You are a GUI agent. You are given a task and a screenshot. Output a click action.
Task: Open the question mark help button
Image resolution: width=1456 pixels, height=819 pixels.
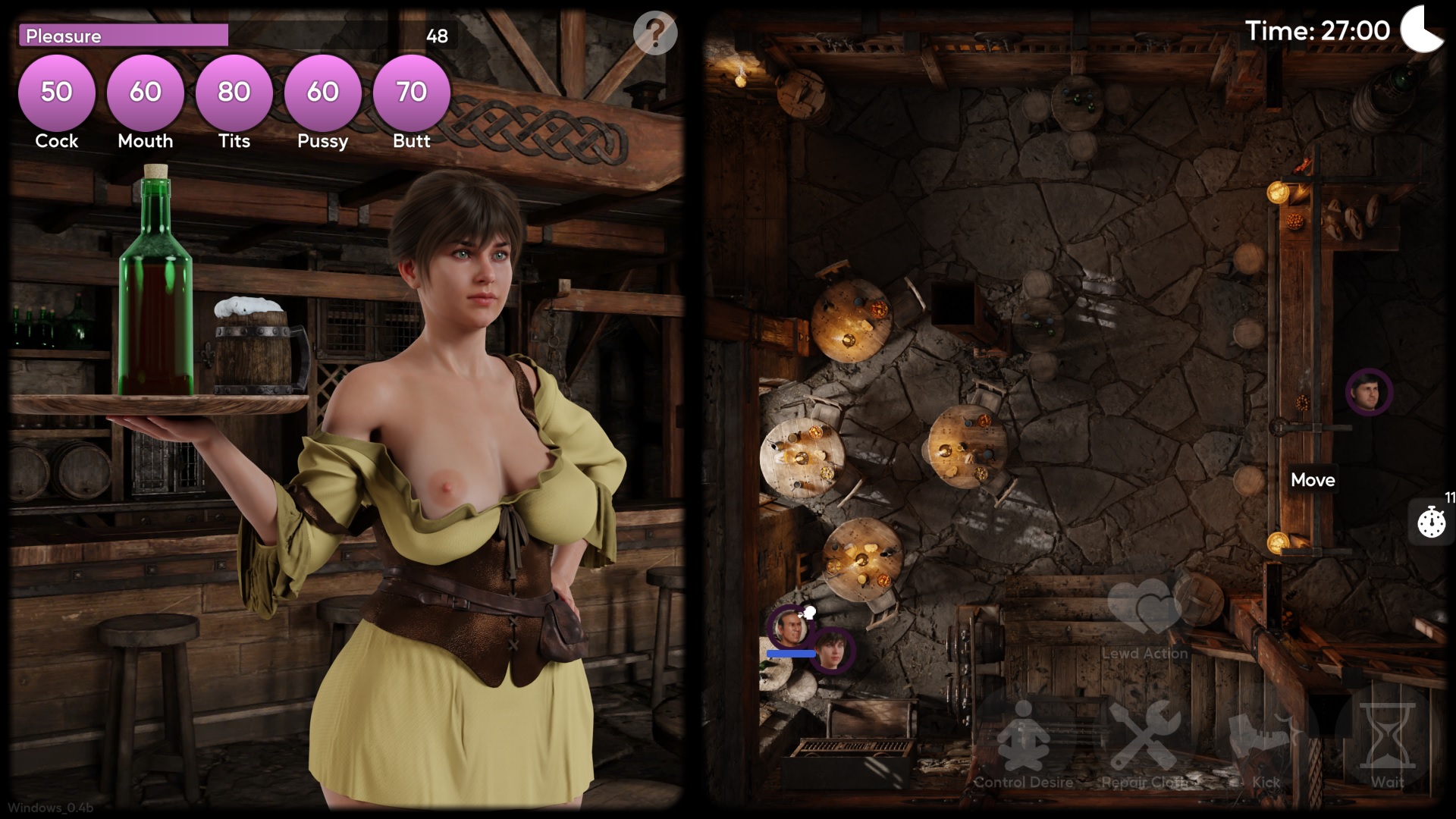click(x=655, y=33)
